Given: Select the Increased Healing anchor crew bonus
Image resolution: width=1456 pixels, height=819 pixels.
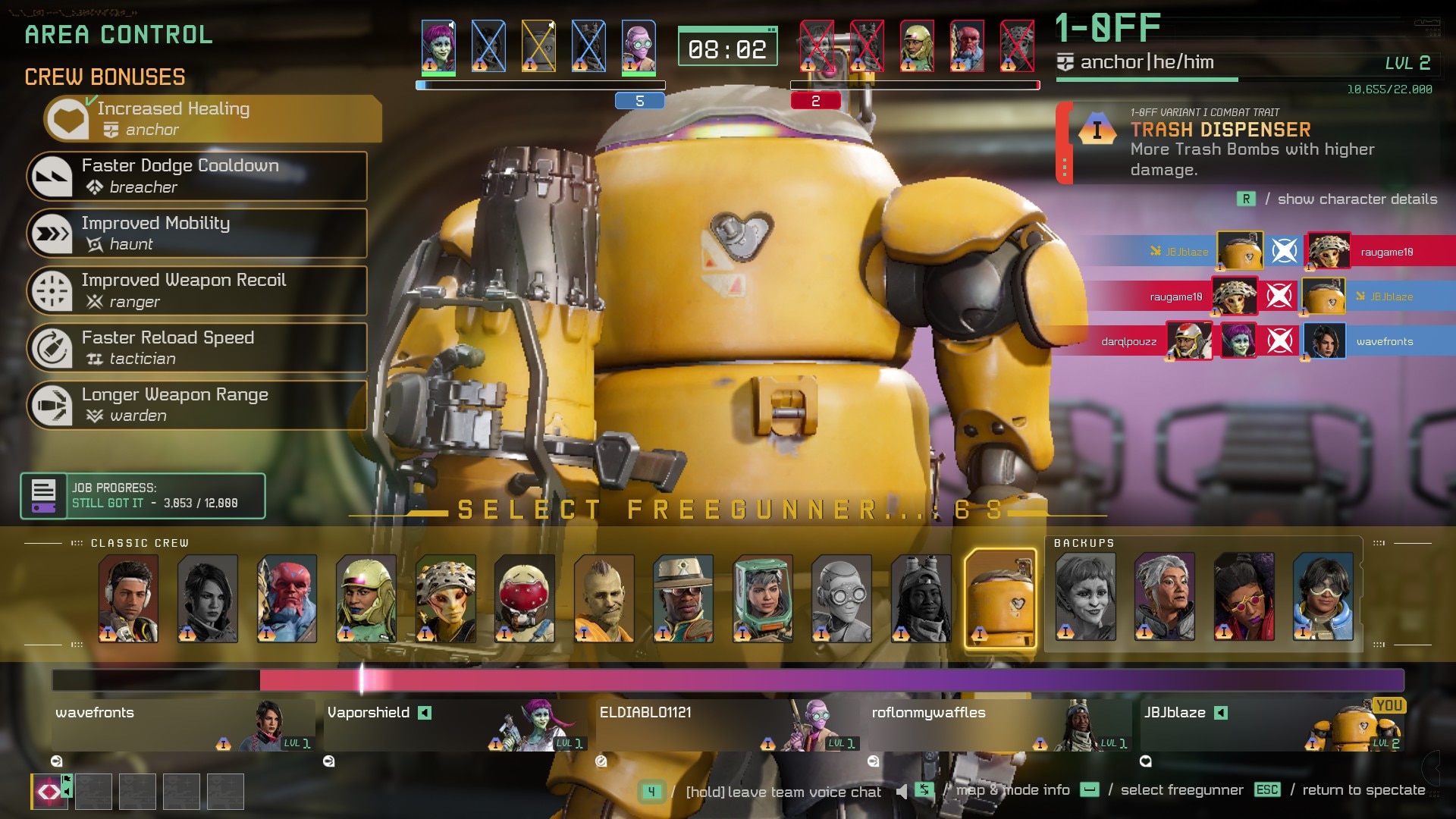Looking at the screenshot, I should (x=212, y=119).
